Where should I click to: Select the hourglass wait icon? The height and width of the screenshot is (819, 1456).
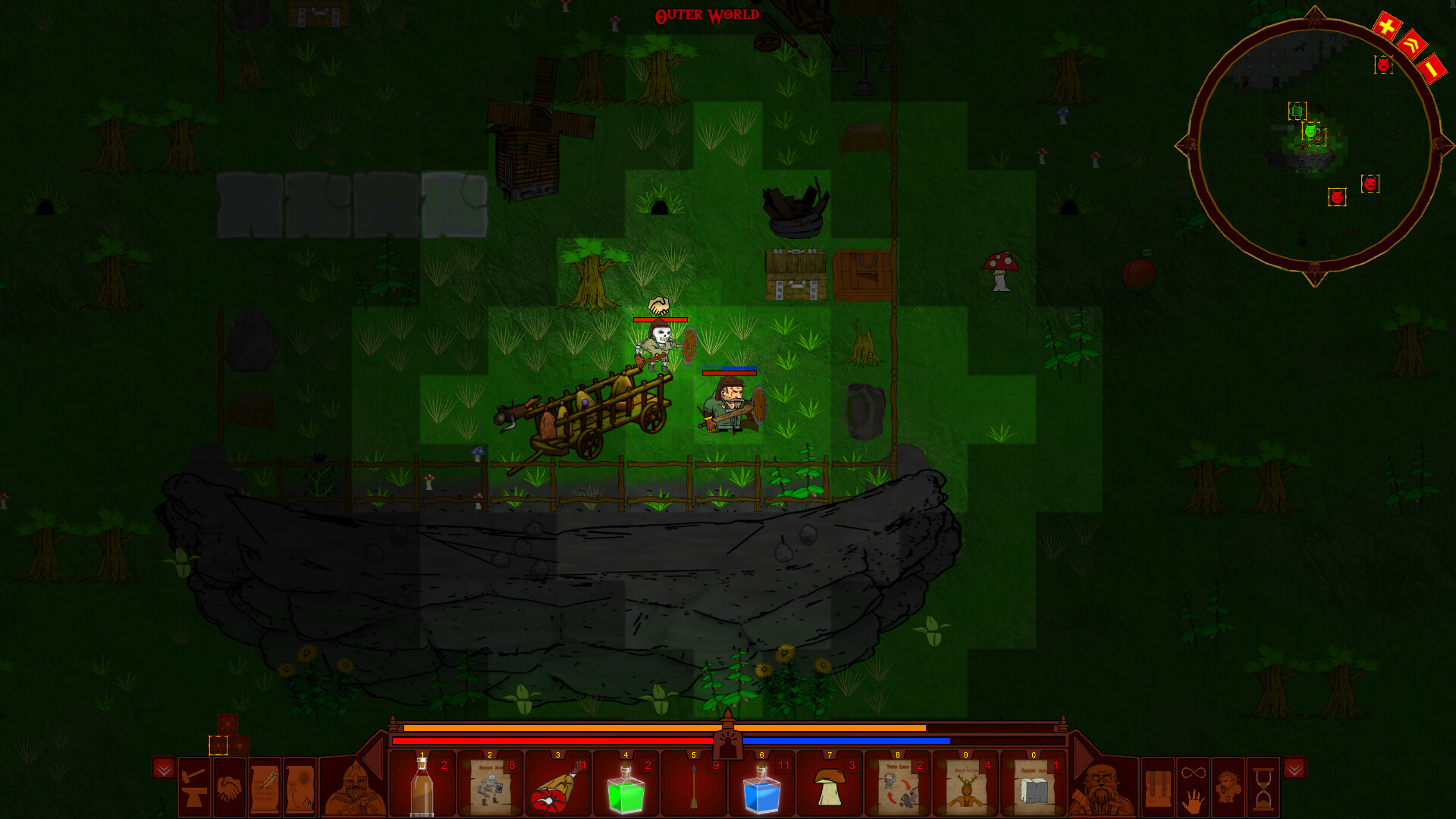click(x=1264, y=789)
